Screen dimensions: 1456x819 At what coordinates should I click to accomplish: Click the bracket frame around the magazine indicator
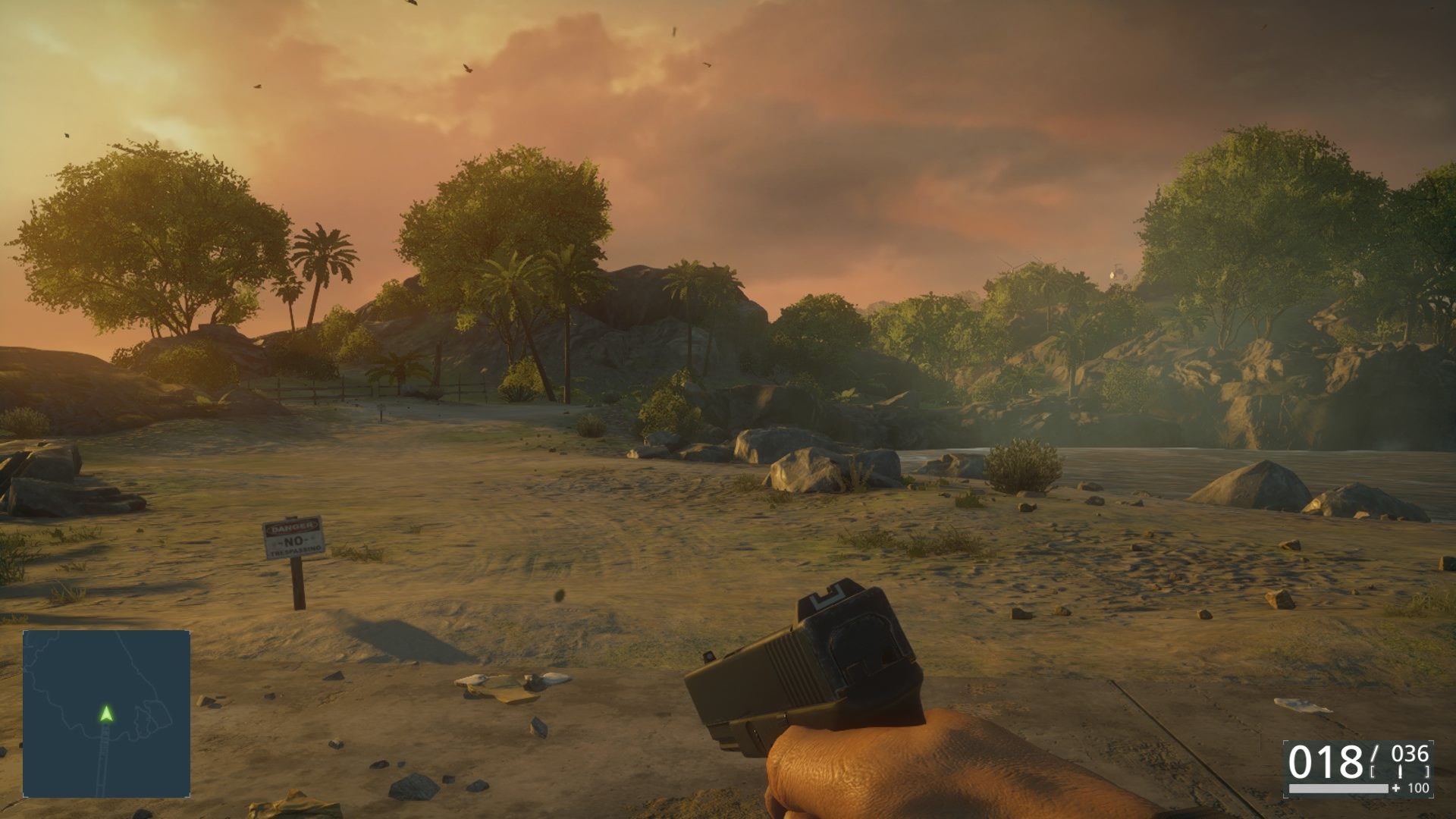point(1372,771)
